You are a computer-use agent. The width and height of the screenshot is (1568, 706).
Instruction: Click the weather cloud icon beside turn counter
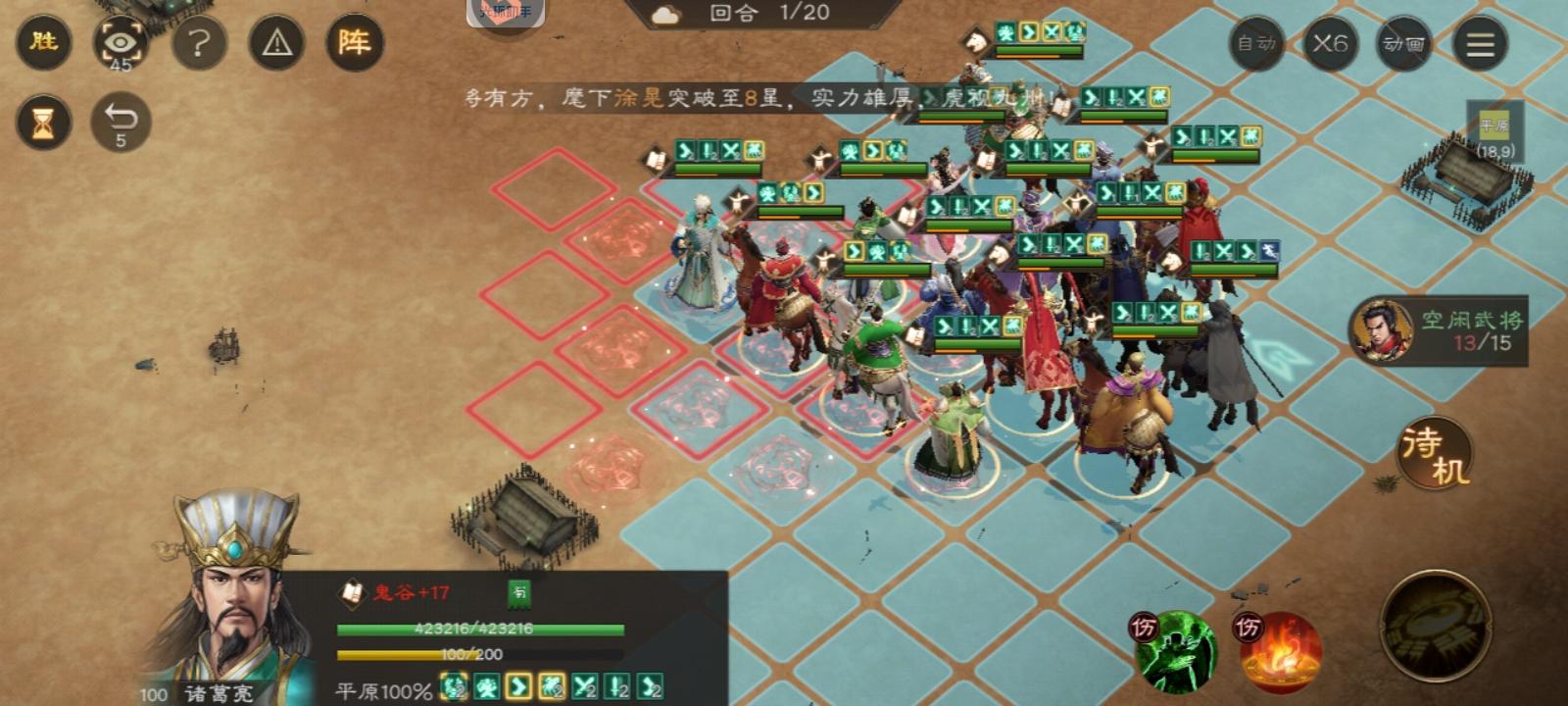tap(664, 16)
